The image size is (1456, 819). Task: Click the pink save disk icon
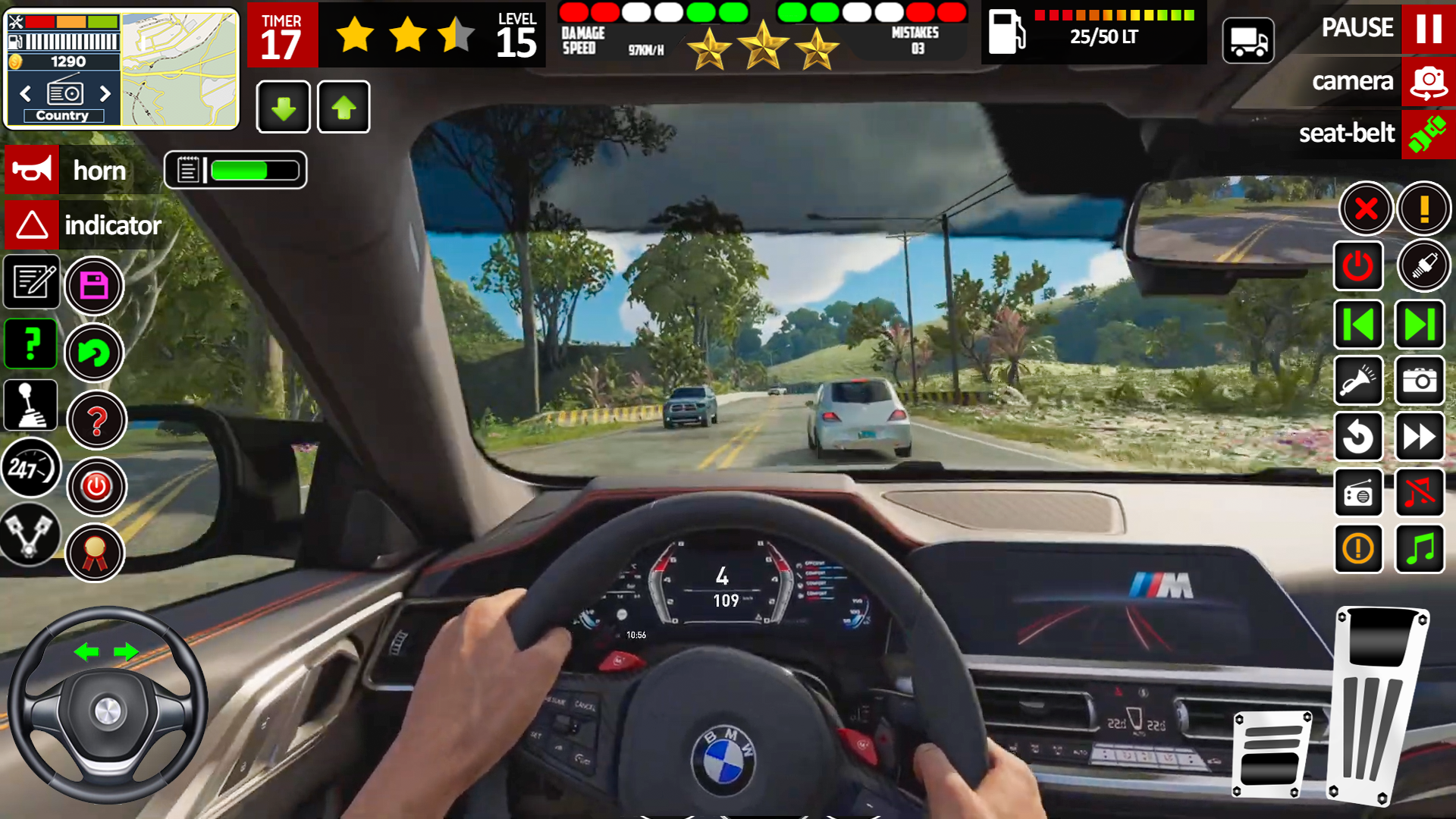coord(94,286)
